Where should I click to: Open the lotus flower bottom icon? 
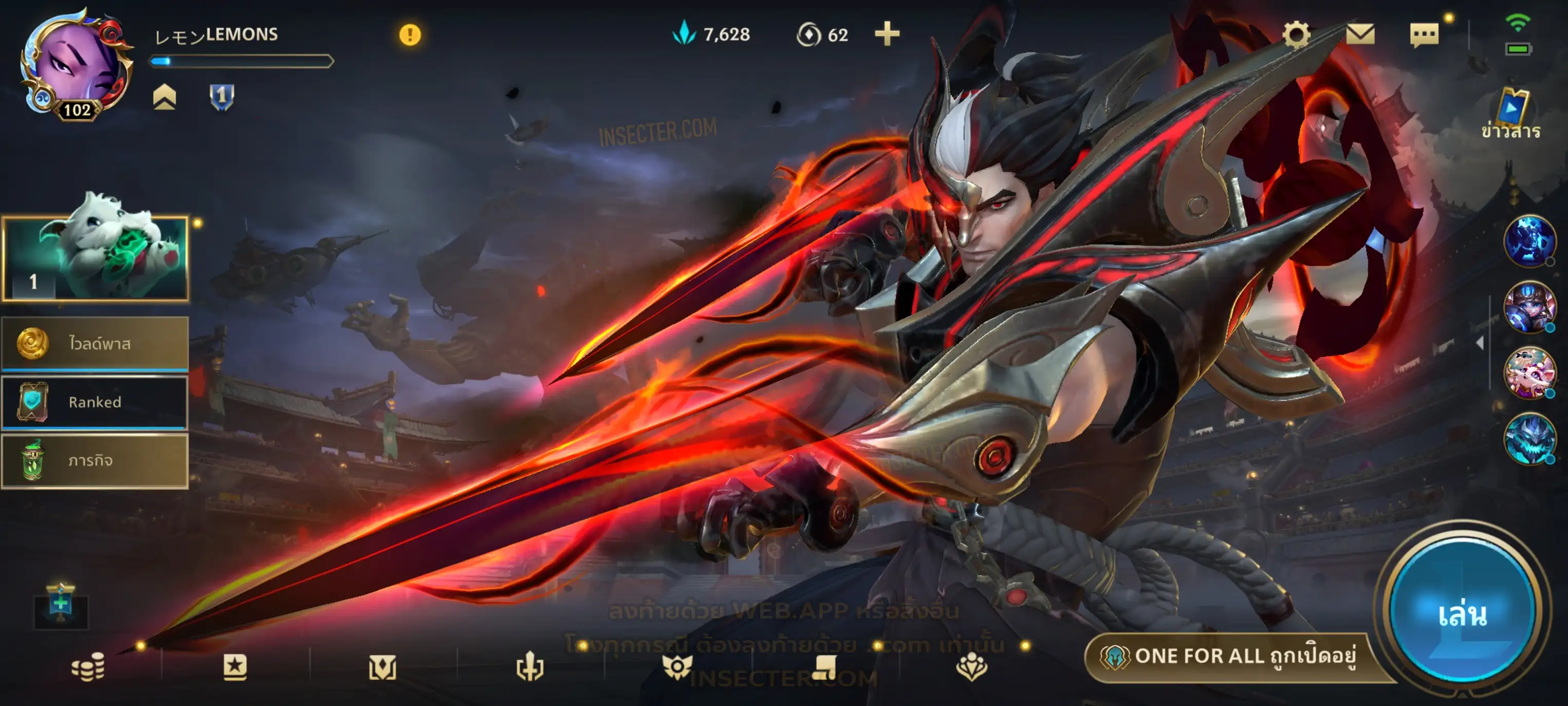[x=971, y=667]
